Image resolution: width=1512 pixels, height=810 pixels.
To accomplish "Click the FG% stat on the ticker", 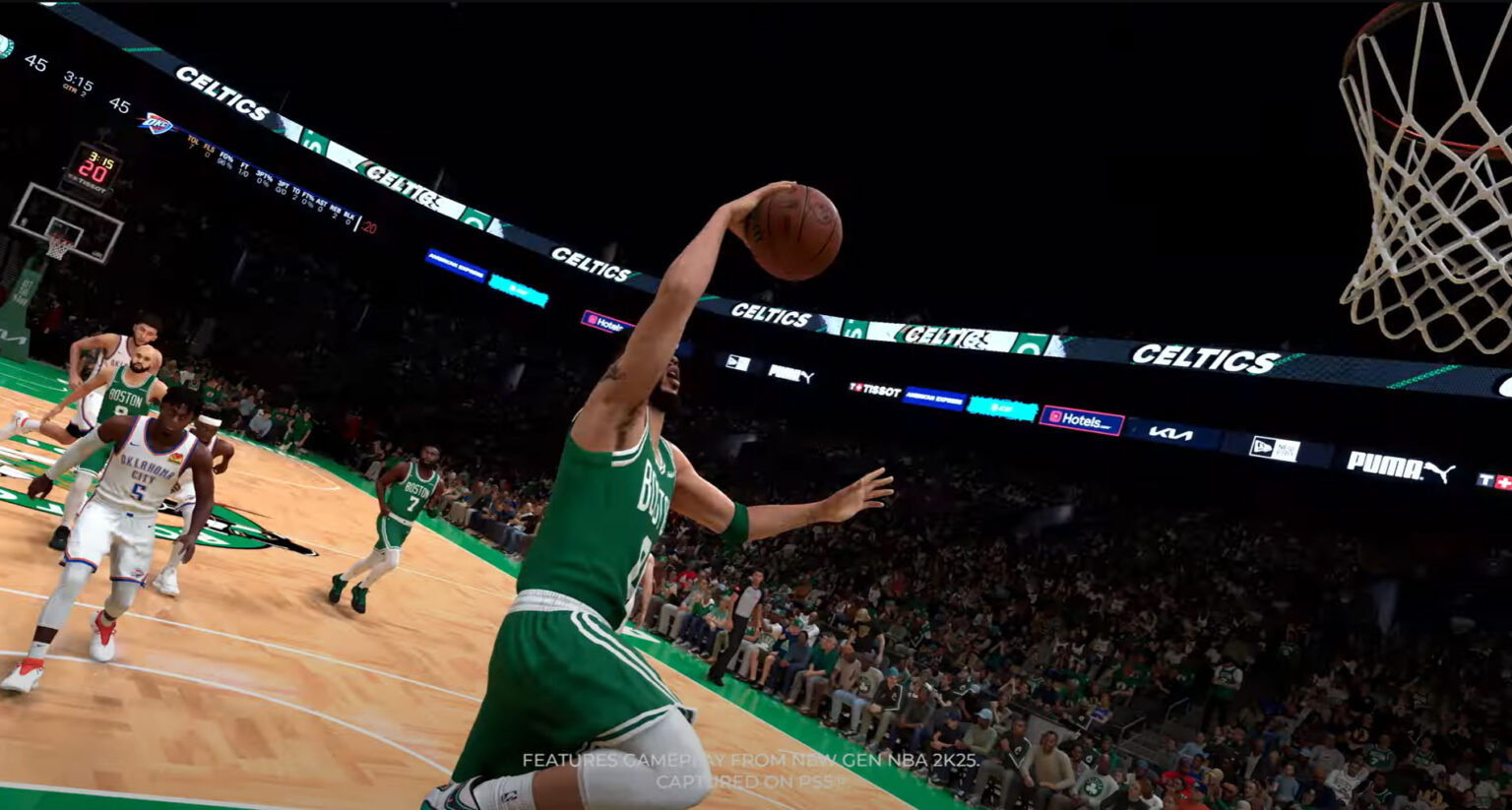I will tap(227, 160).
